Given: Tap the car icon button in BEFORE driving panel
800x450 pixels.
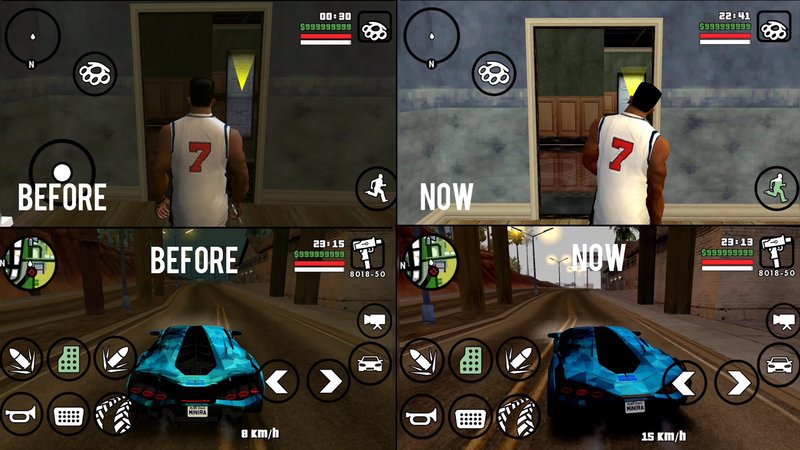Looking at the screenshot, I should click(371, 363).
